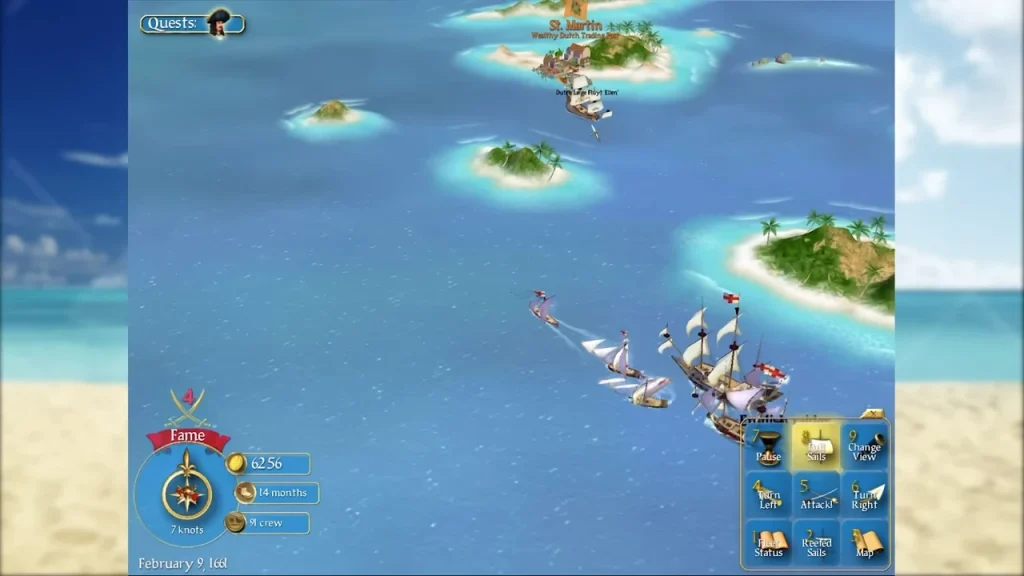
Task: Pause the game with the hourglass button
Action: (x=768, y=445)
